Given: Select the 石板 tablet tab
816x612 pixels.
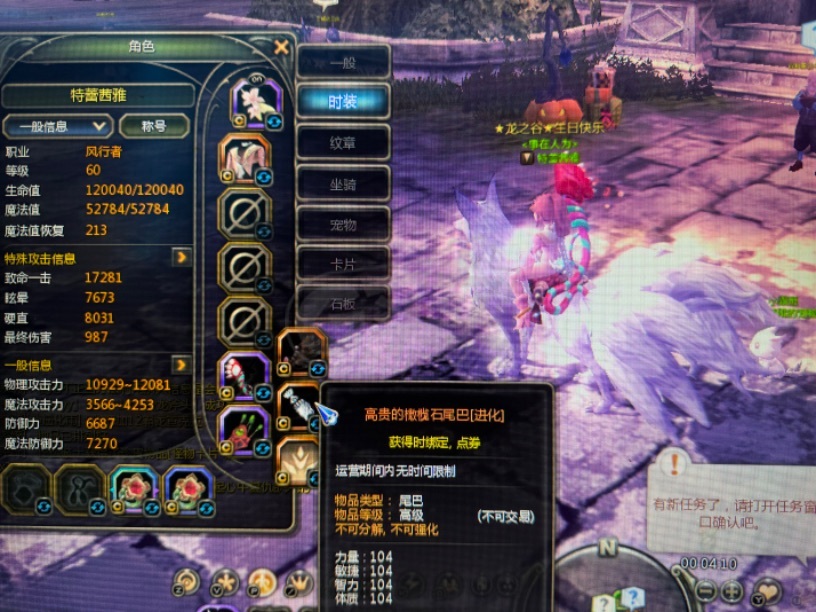Looking at the screenshot, I should pyautogui.click(x=343, y=303).
